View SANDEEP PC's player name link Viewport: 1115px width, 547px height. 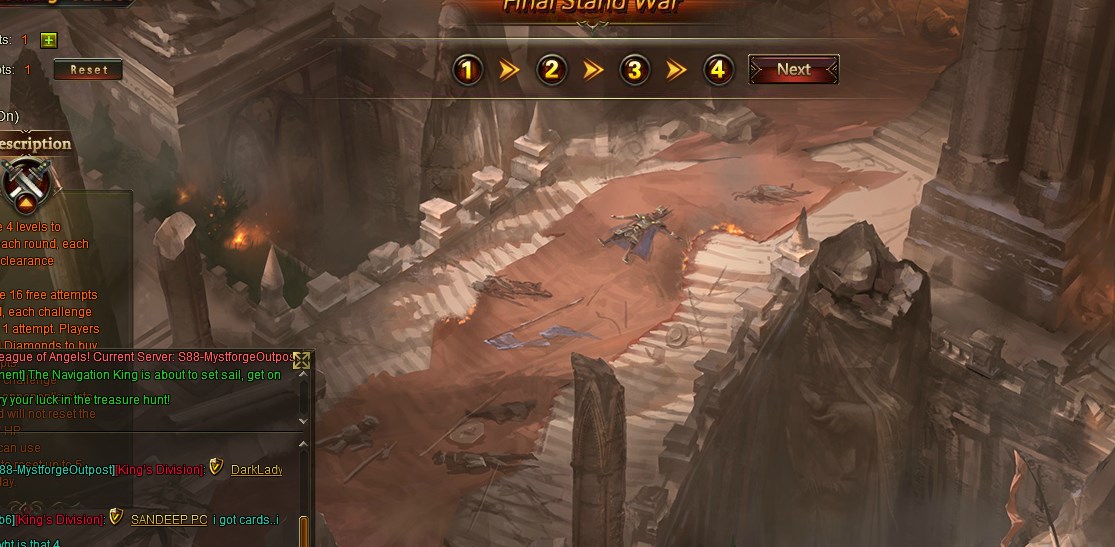pyautogui.click(x=169, y=519)
